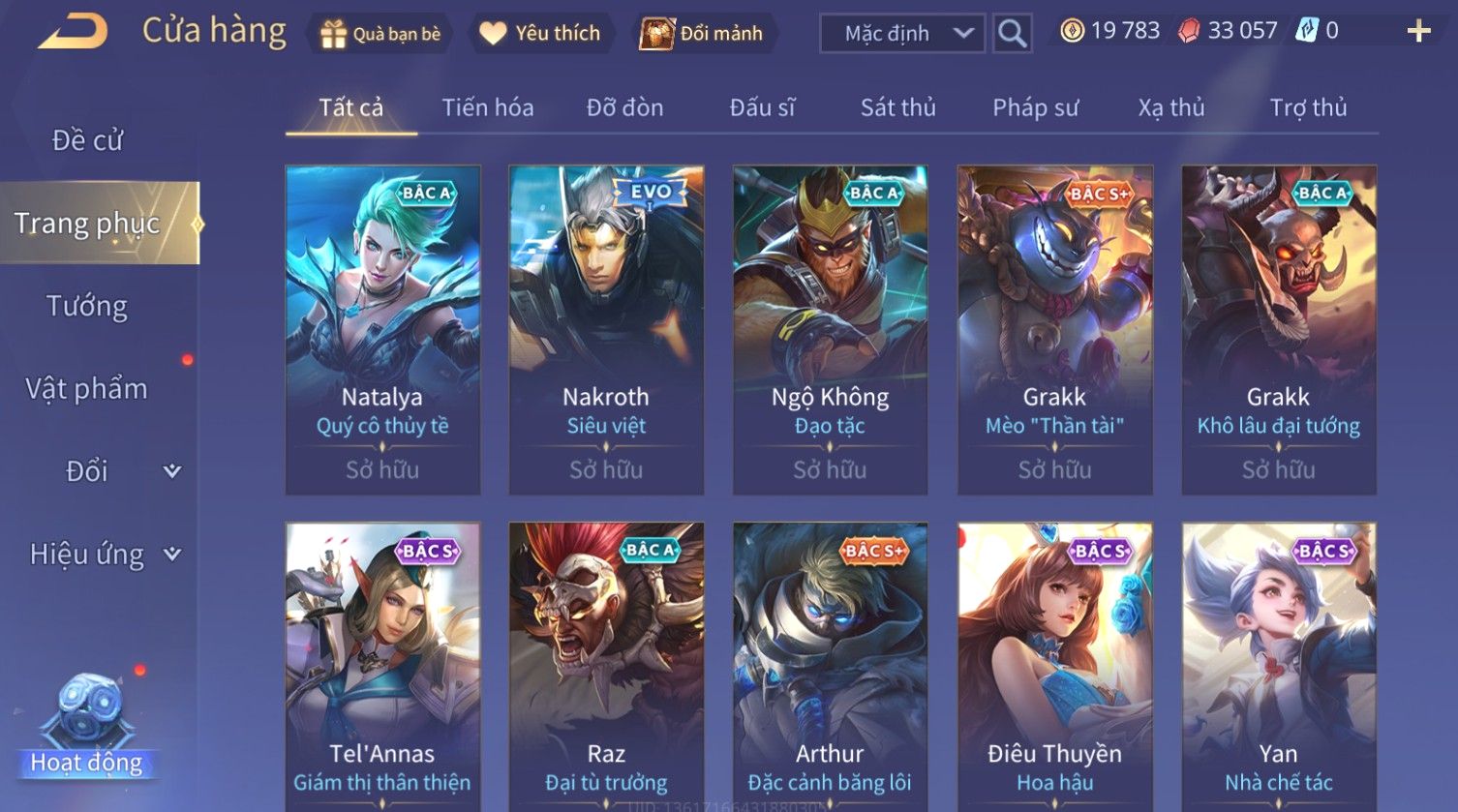This screenshot has width=1458, height=812.
Task: Expand the Mặc định sort dropdown
Action: (901, 34)
